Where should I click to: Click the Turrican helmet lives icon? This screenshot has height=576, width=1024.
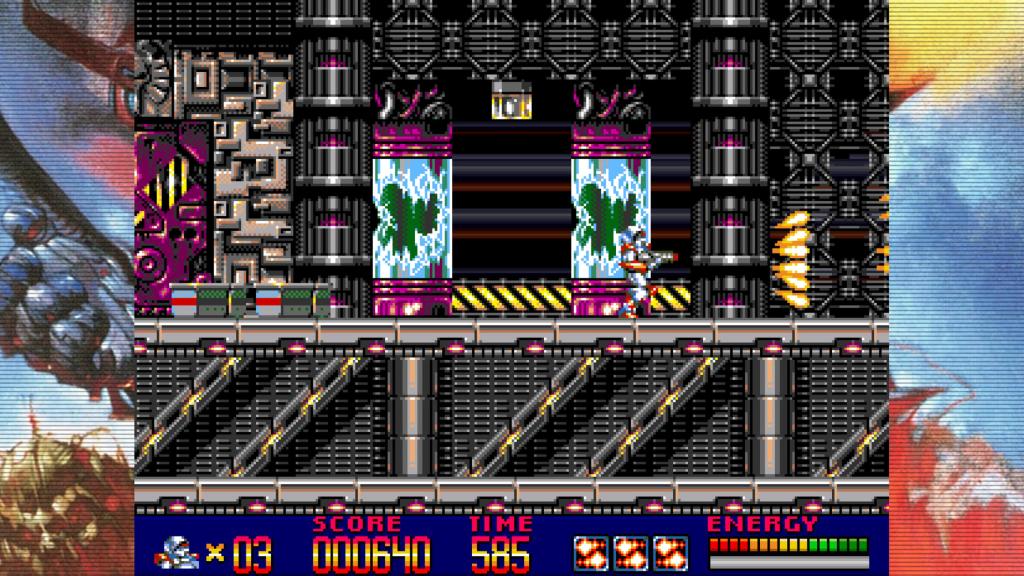178,551
